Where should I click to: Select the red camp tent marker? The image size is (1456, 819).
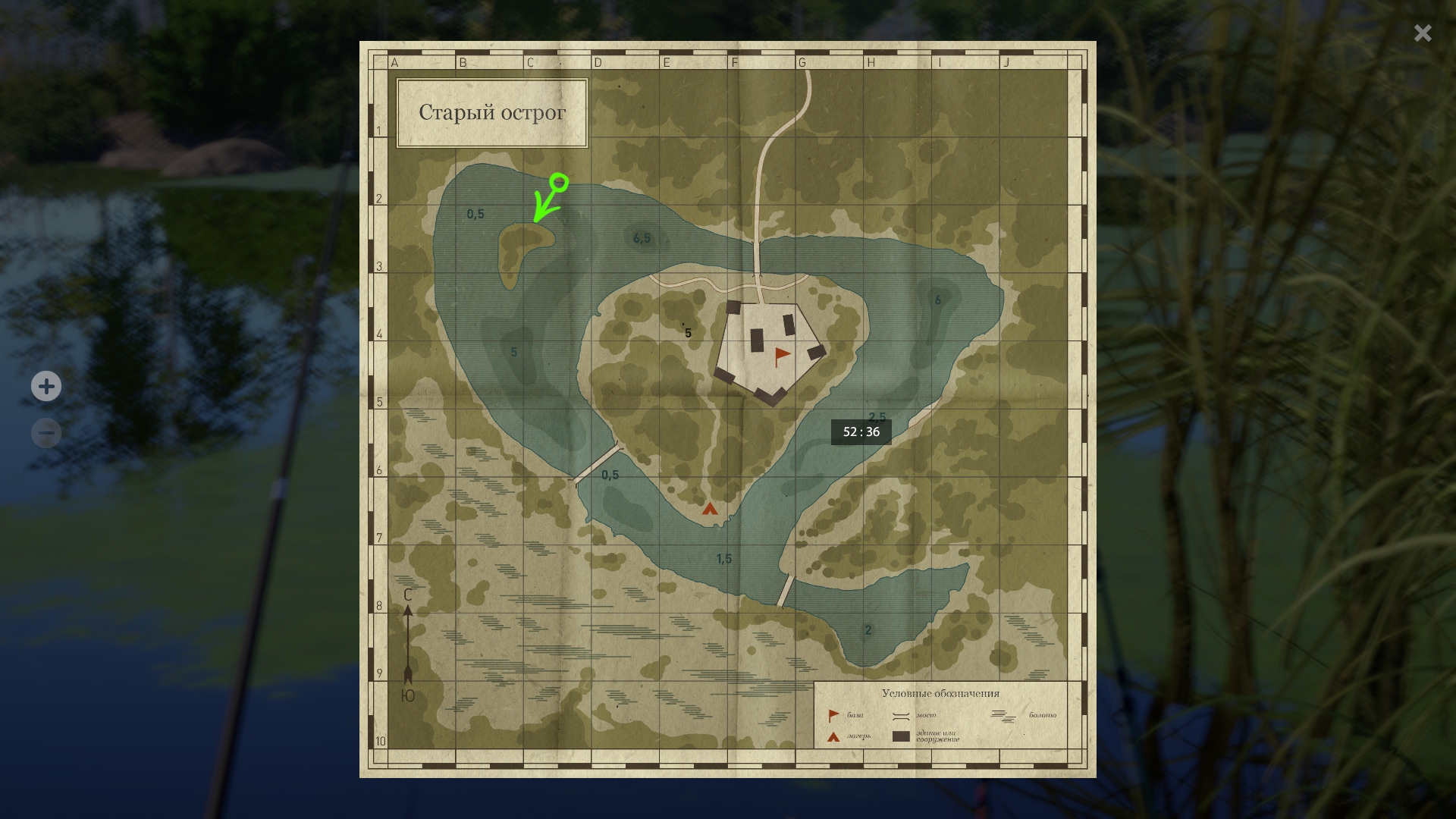(710, 509)
